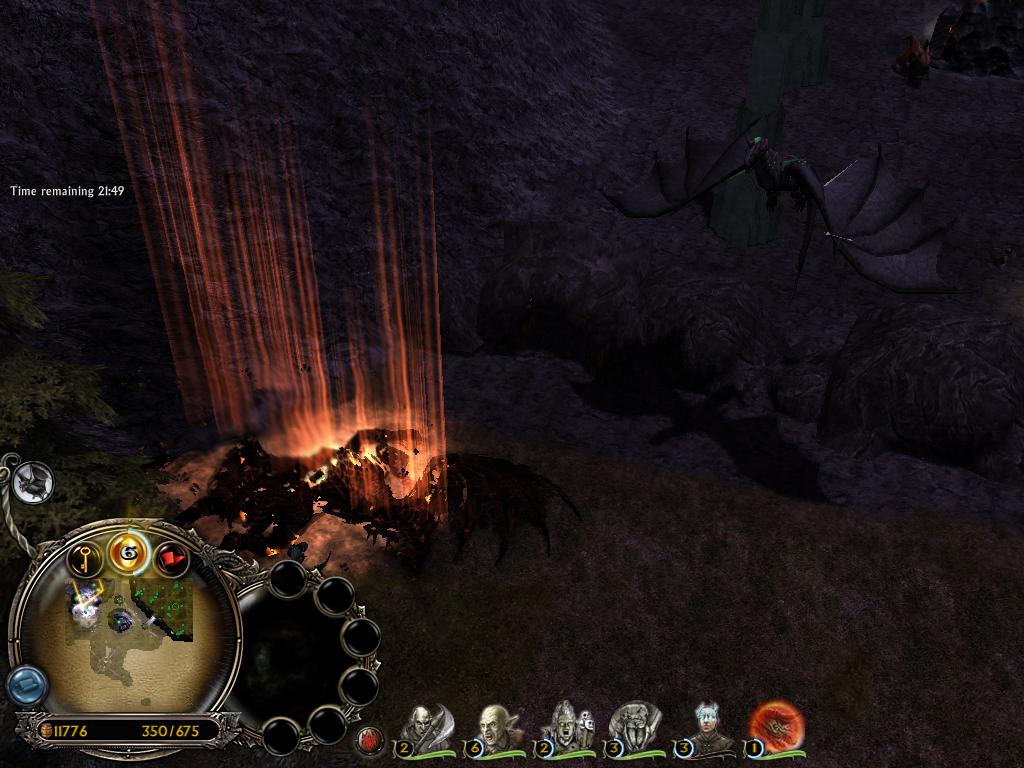Select the fellbeast idle-unit icon
This screenshot has height=768, width=1024.
(33, 483)
